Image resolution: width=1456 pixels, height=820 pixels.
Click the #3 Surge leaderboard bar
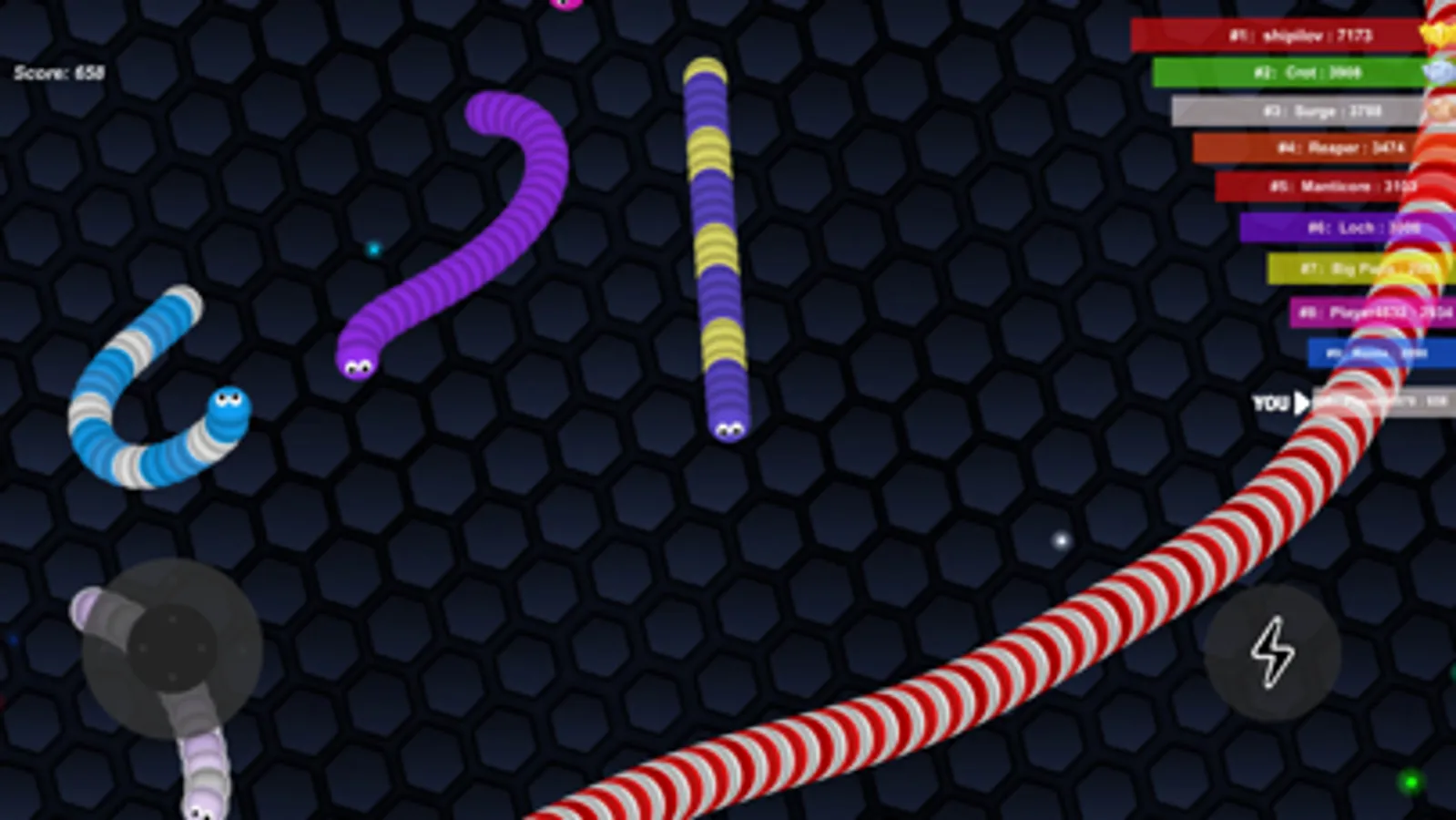tap(1302, 110)
